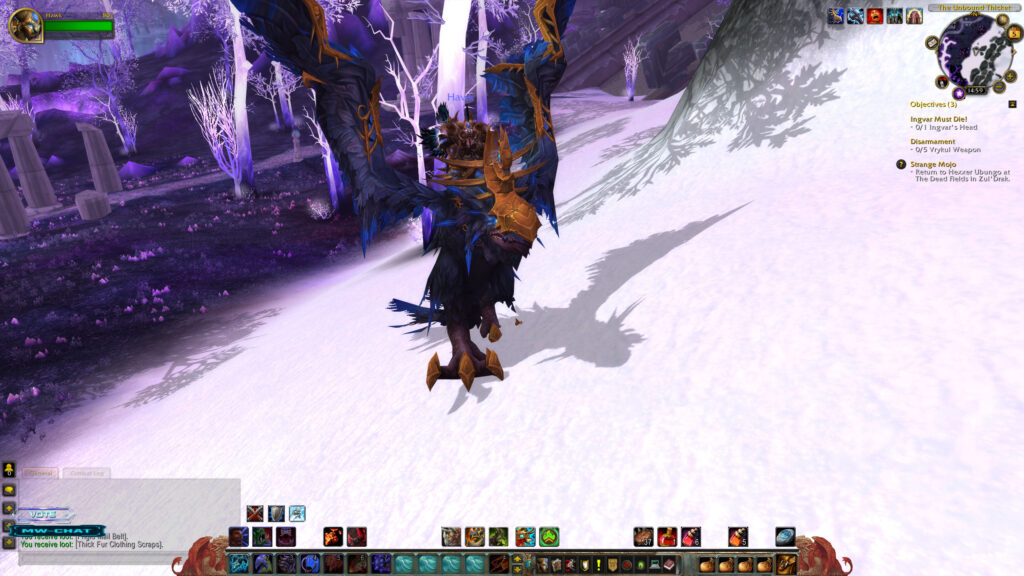The image size is (1024, 576).
Task: Open the social friends button above chat
Action: tap(9, 468)
